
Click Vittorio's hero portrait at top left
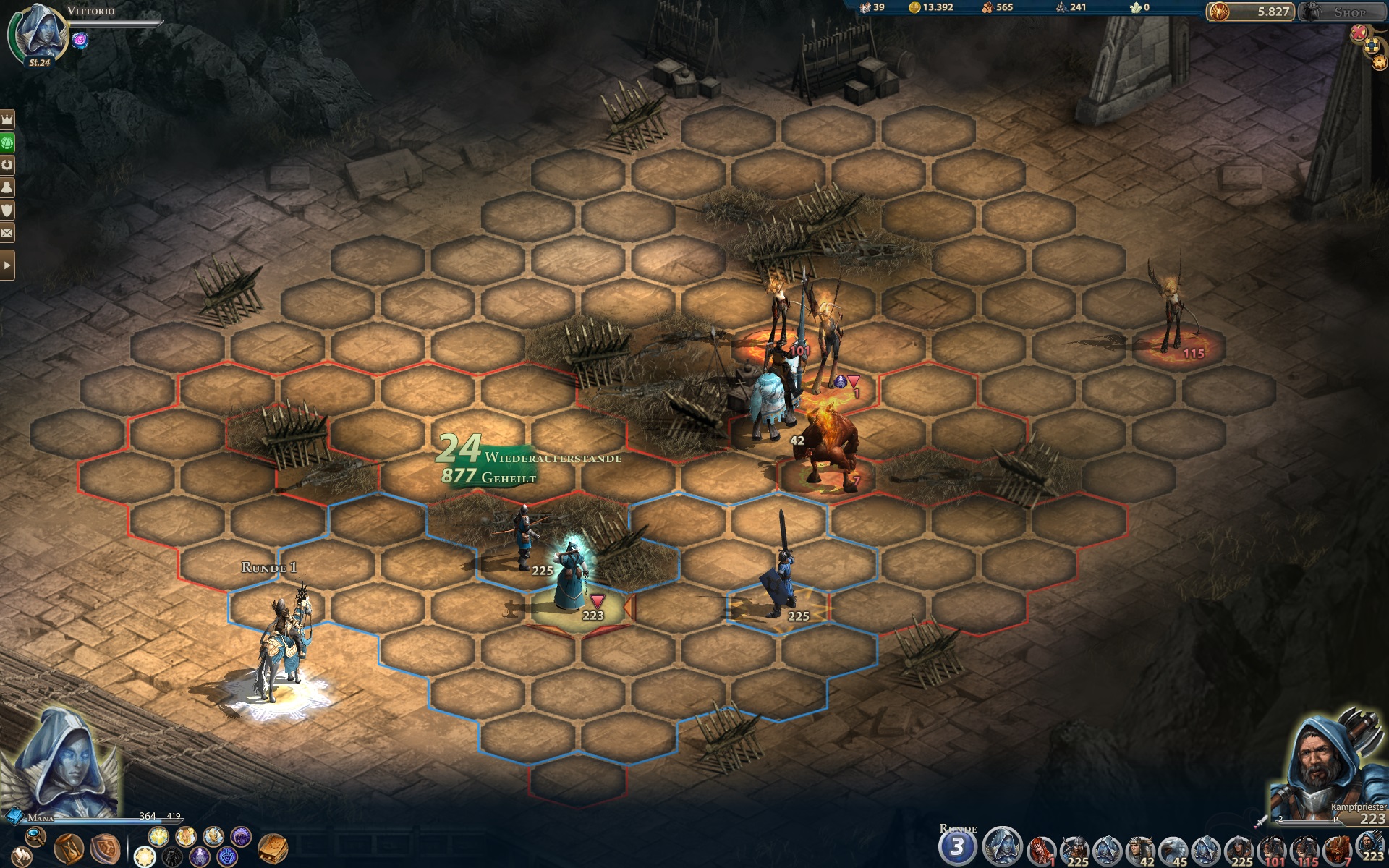click(x=37, y=34)
